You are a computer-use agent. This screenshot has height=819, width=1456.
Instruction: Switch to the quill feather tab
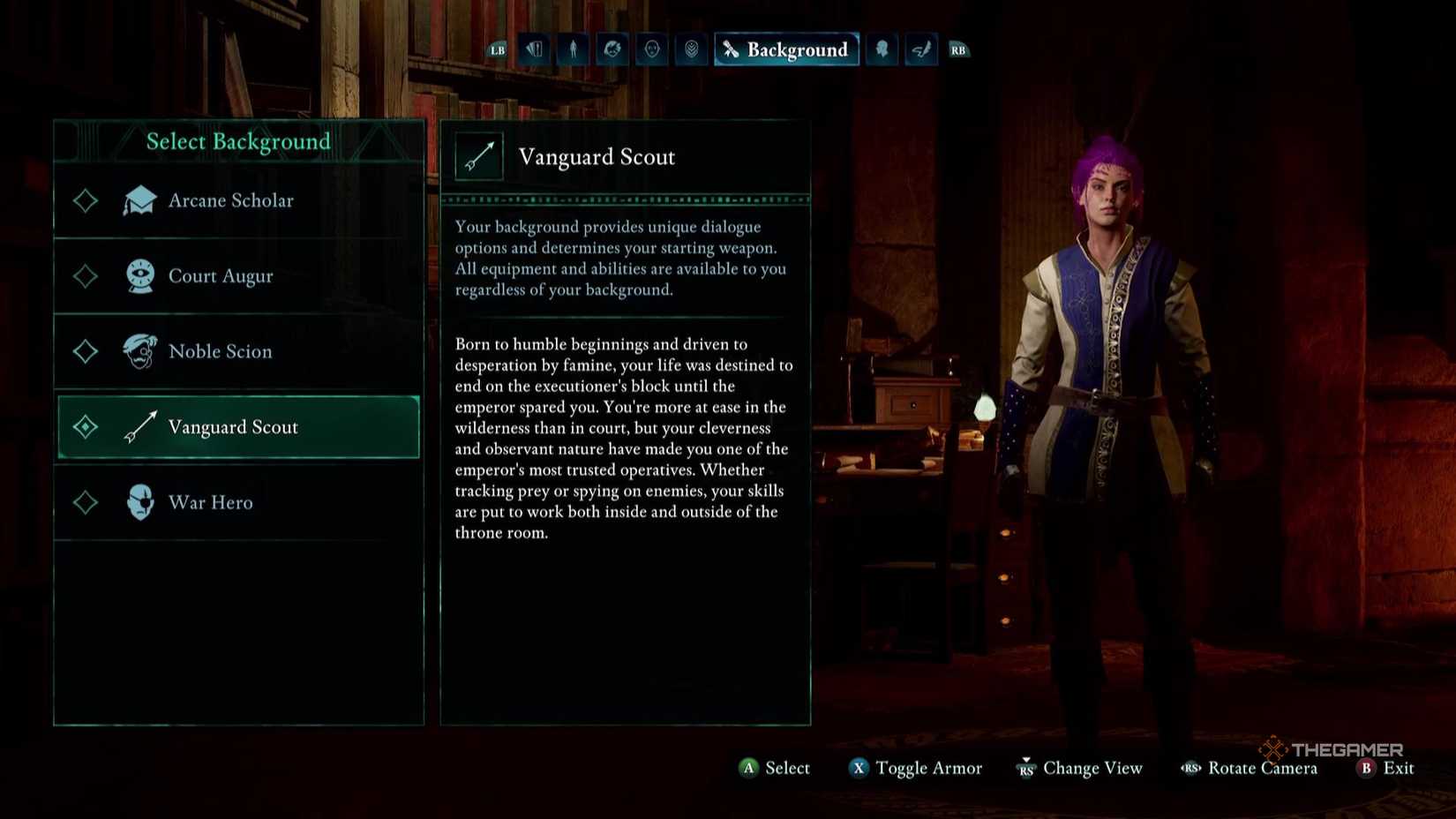tap(920, 49)
